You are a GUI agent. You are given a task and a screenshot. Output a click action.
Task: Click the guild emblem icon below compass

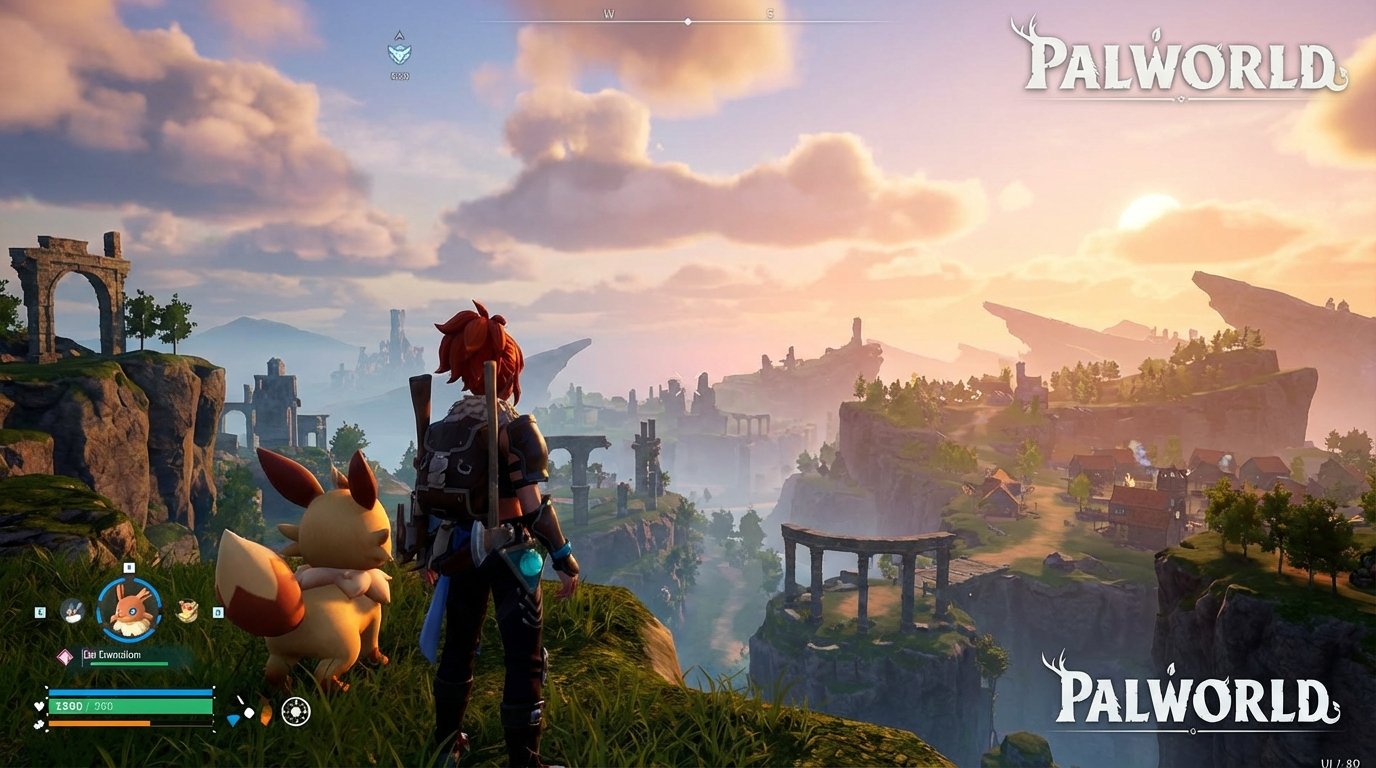(399, 52)
